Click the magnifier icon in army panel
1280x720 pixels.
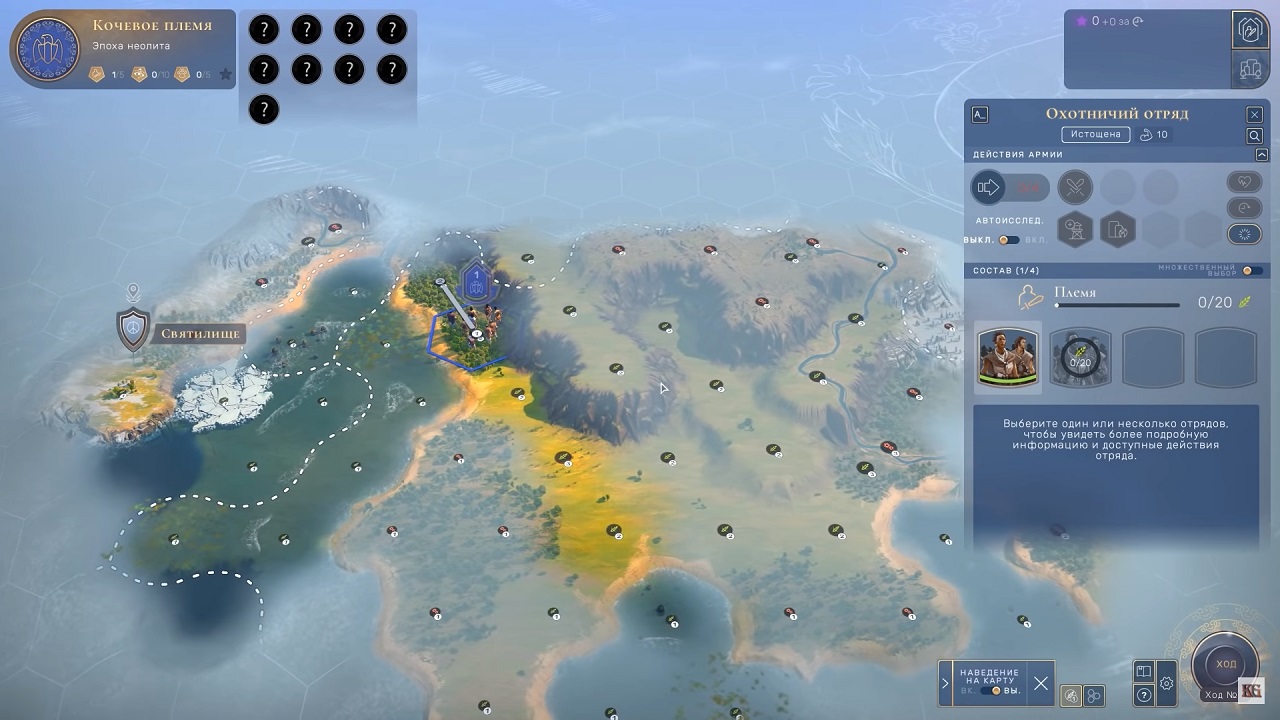click(x=1254, y=135)
